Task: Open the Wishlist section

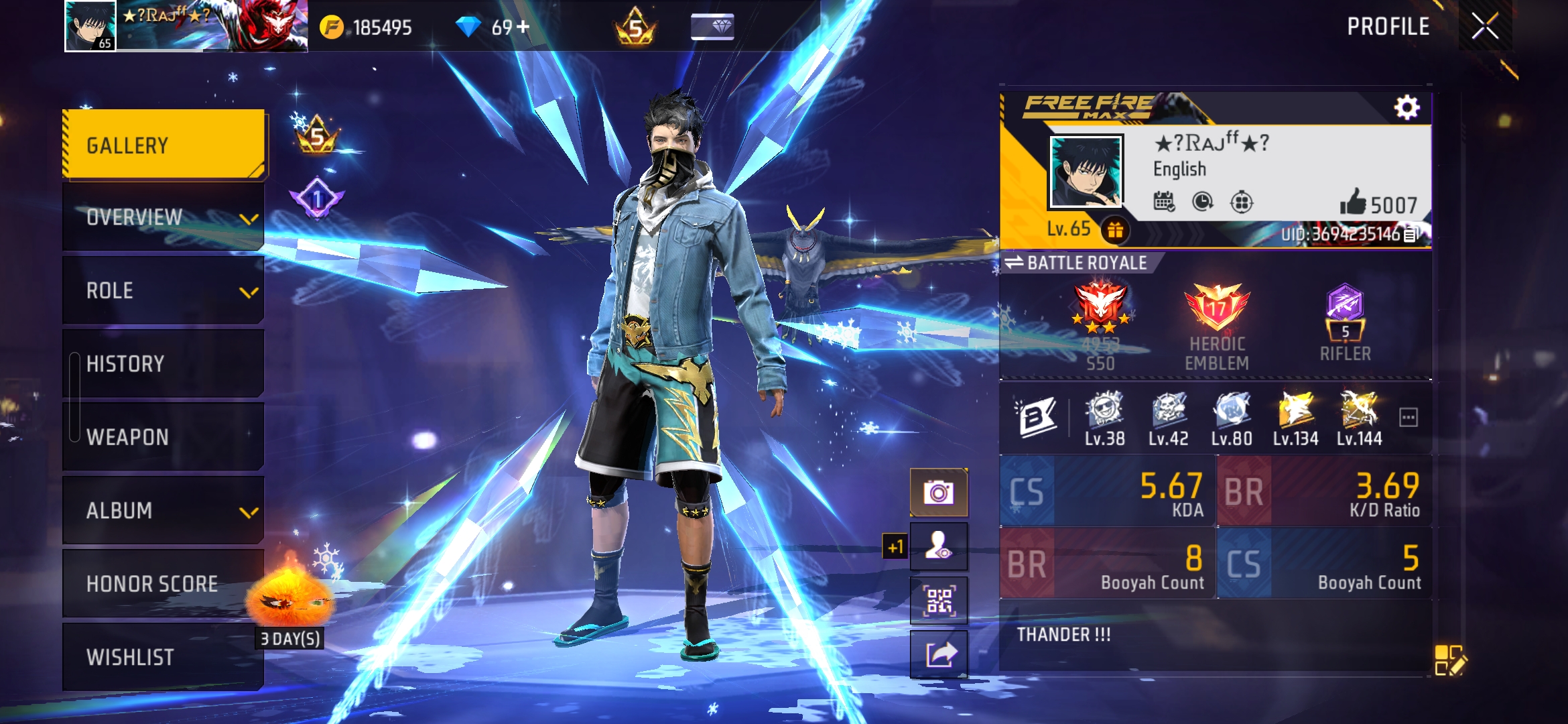Action: tap(164, 657)
